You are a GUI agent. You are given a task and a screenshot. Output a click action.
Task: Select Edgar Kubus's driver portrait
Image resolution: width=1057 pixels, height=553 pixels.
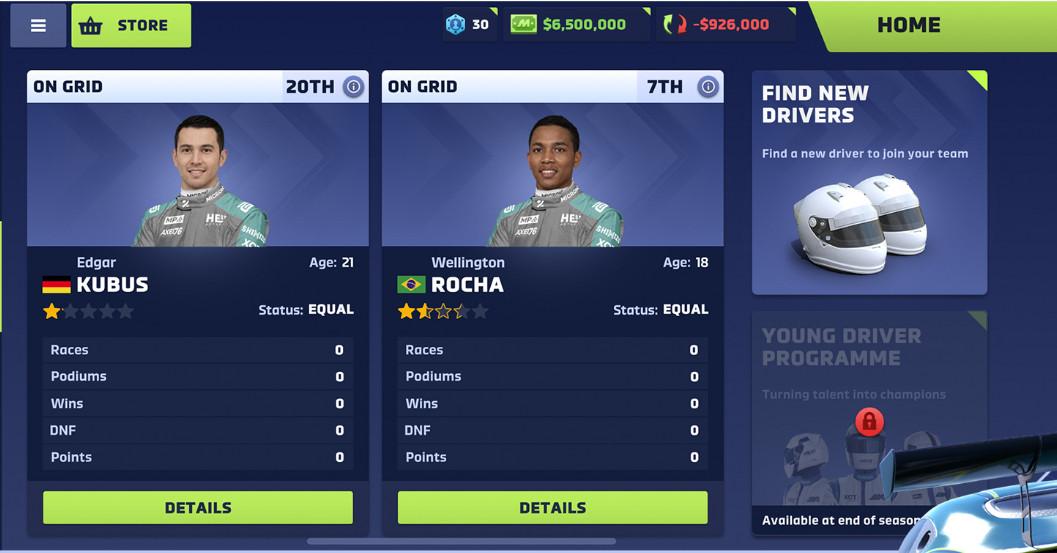(198, 175)
